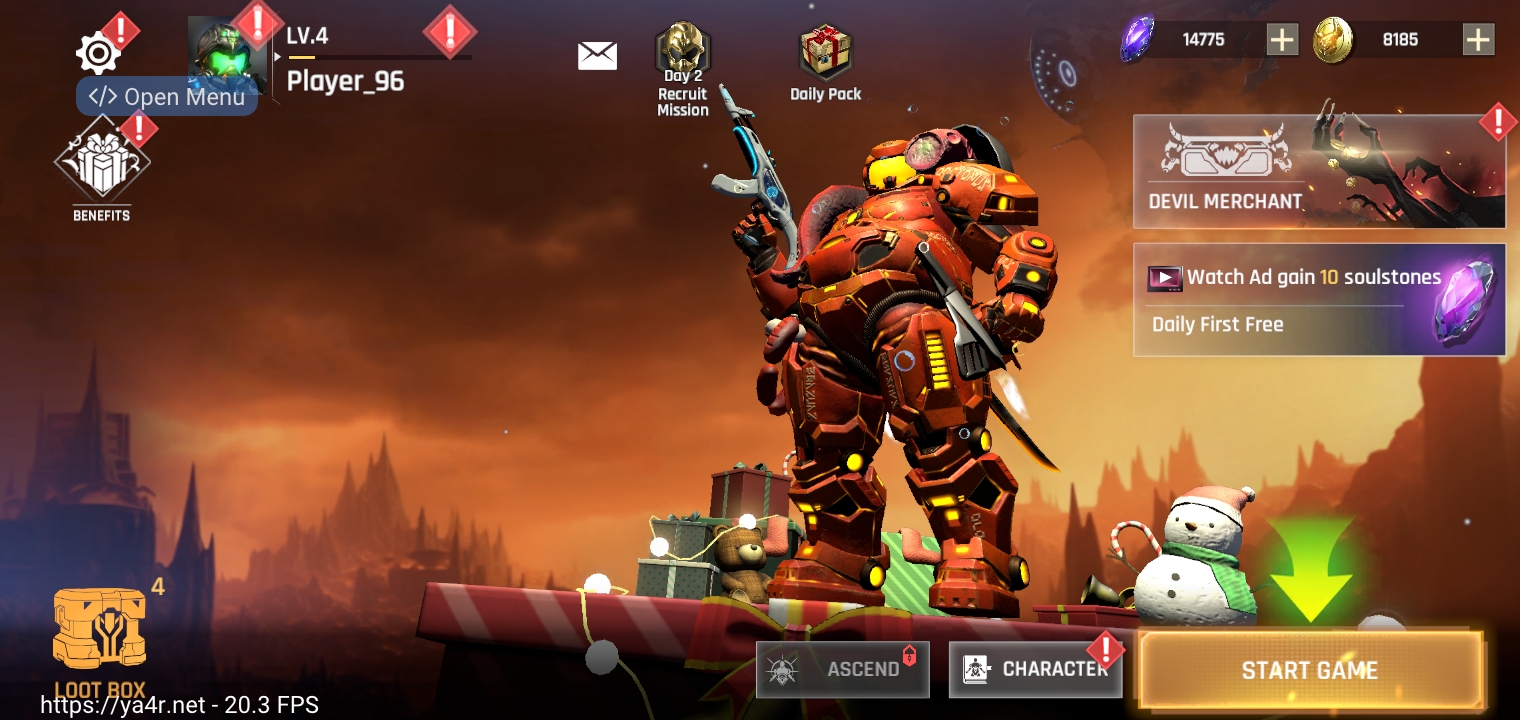Select the ASCEND button
Image resolution: width=1520 pixels, height=720 pixels.
tap(842, 669)
